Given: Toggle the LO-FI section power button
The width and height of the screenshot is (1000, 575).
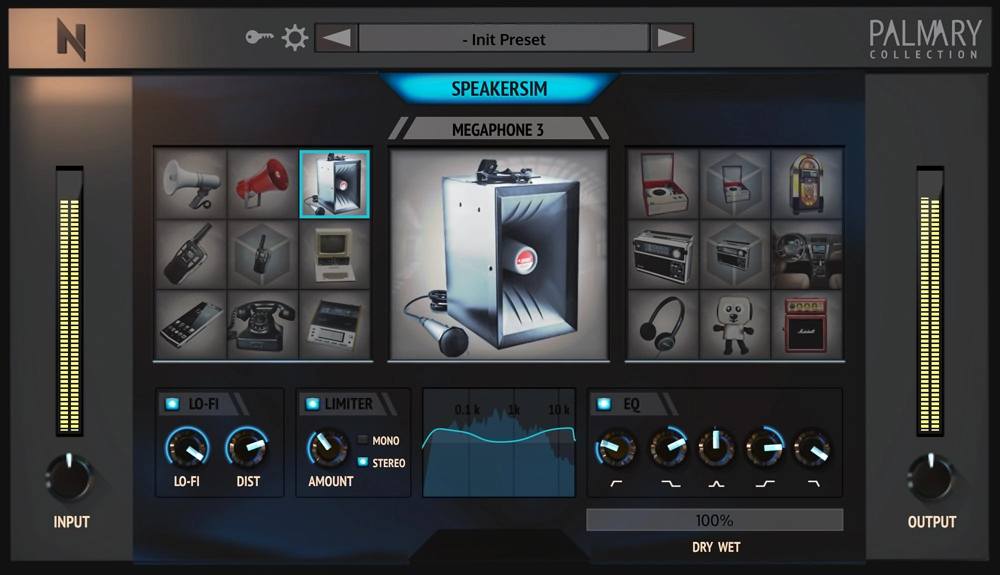Looking at the screenshot, I should click(173, 404).
